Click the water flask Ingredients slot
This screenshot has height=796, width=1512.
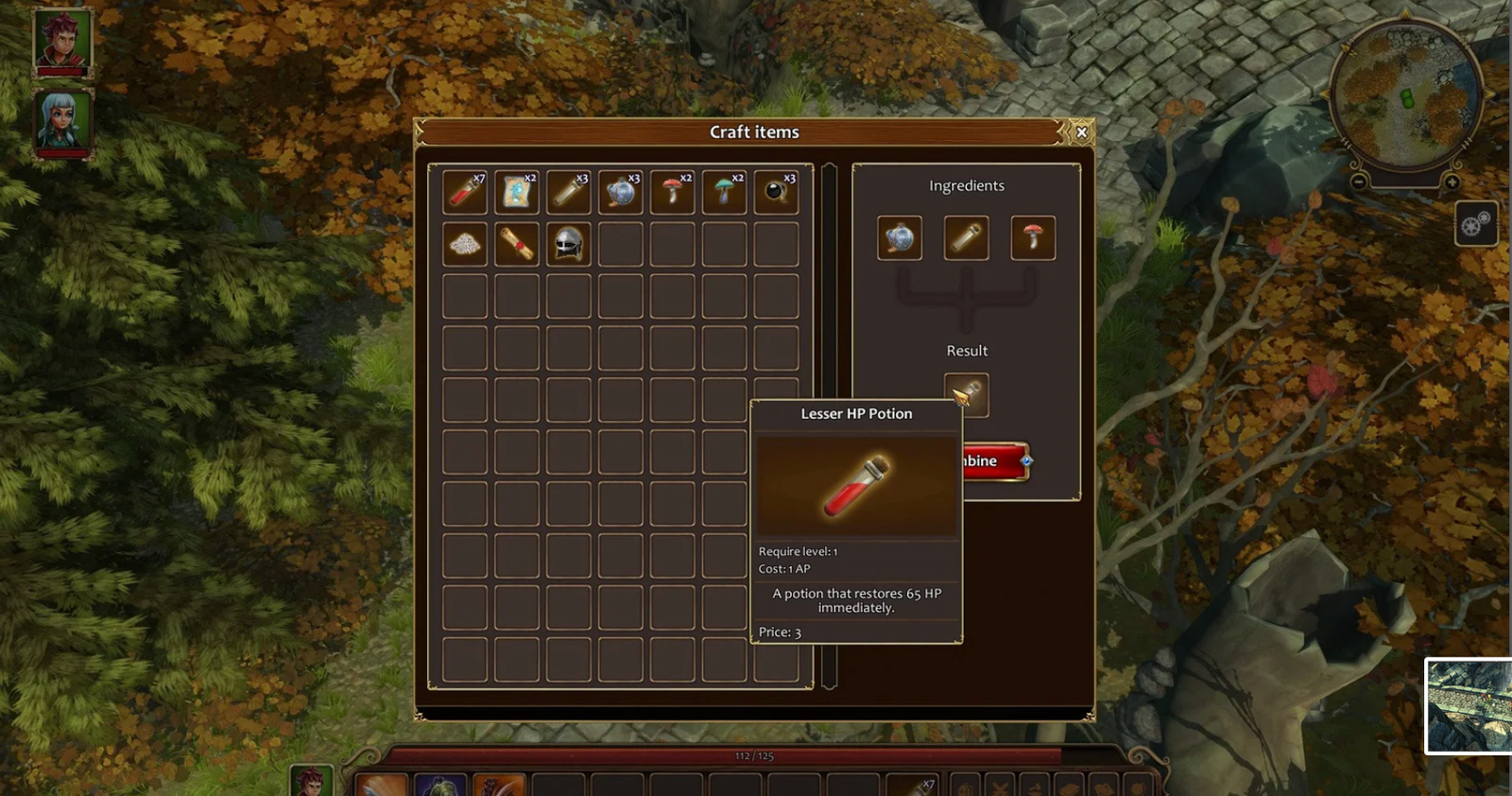point(899,237)
